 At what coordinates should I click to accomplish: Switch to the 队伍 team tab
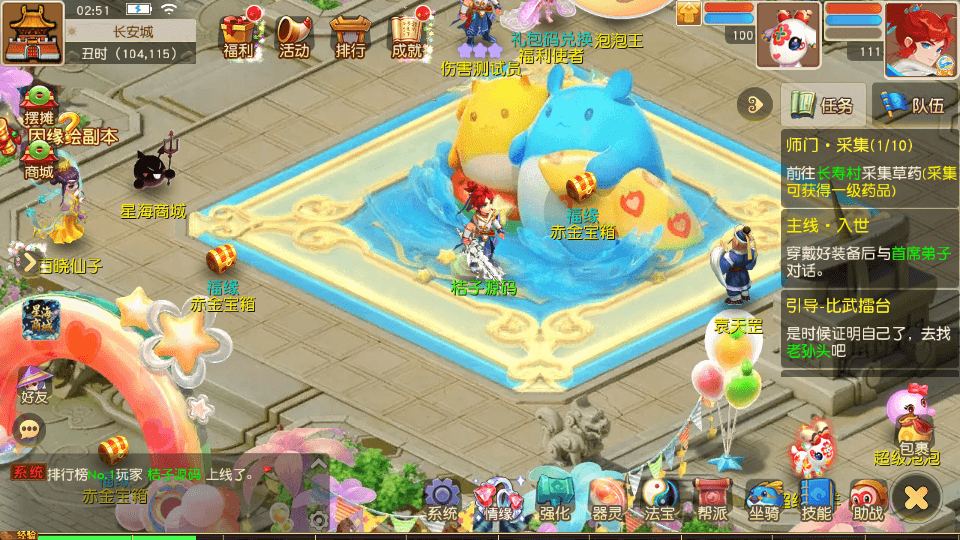915,105
